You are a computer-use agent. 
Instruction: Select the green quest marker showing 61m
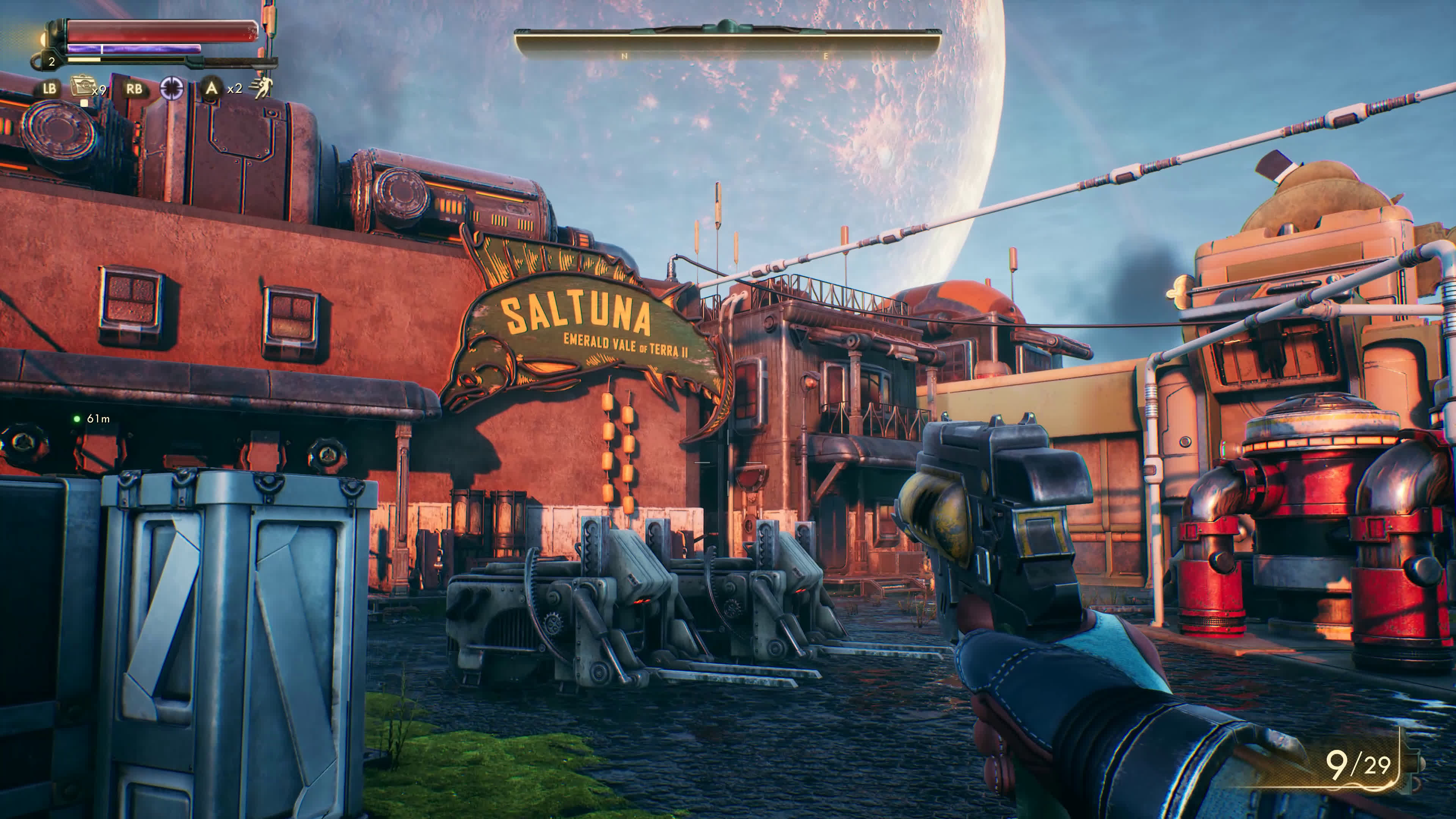[77, 419]
